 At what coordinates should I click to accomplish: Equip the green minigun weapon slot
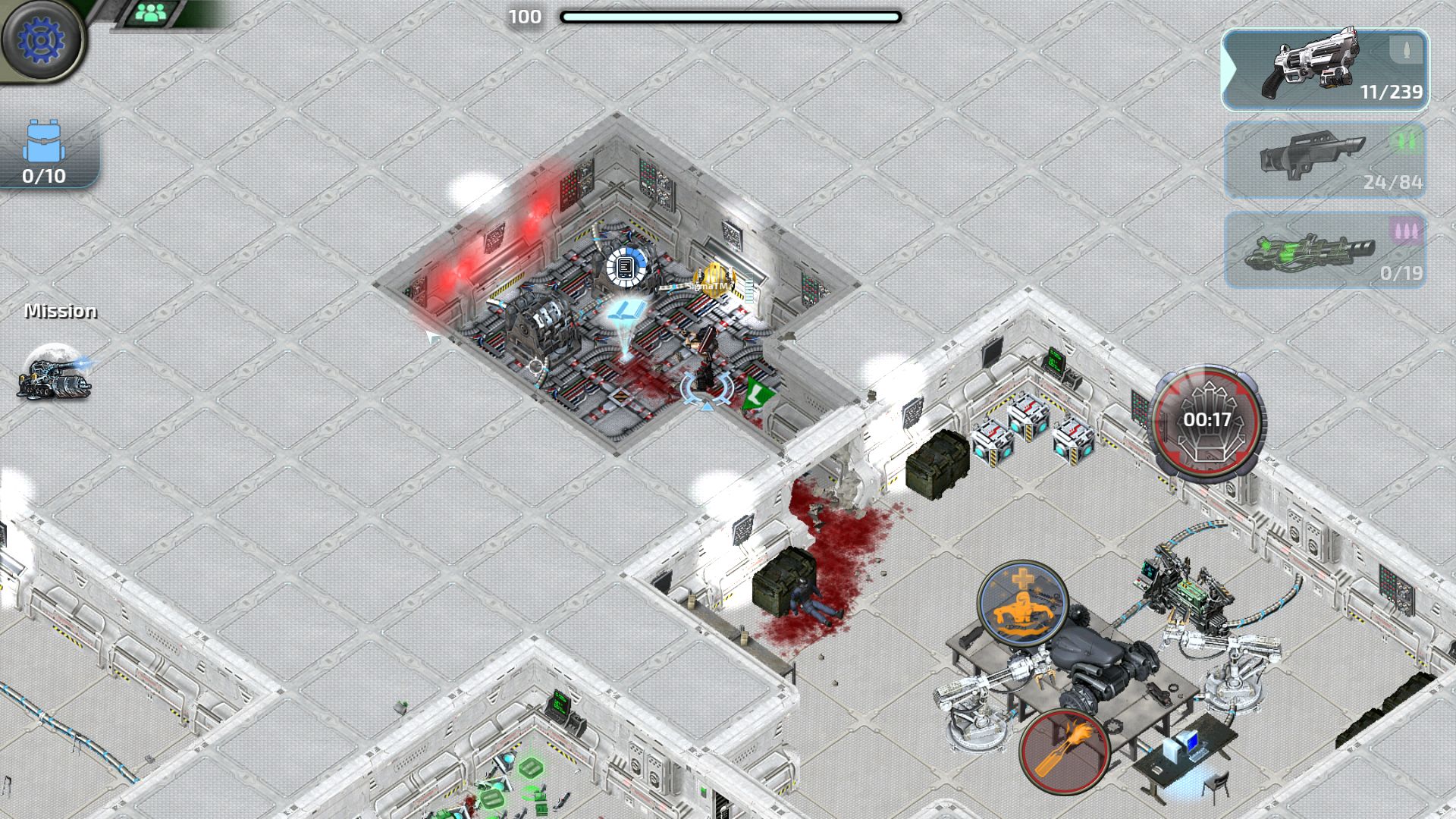point(1325,251)
